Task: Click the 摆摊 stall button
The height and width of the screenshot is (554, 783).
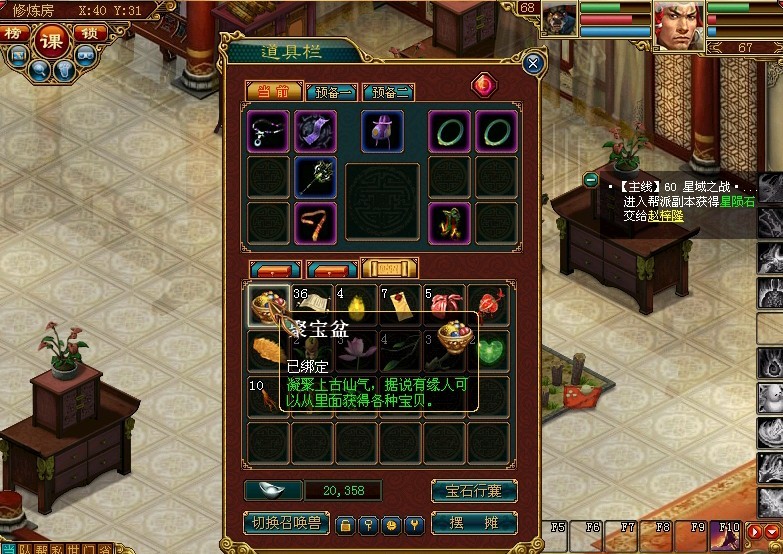Action: pos(474,523)
